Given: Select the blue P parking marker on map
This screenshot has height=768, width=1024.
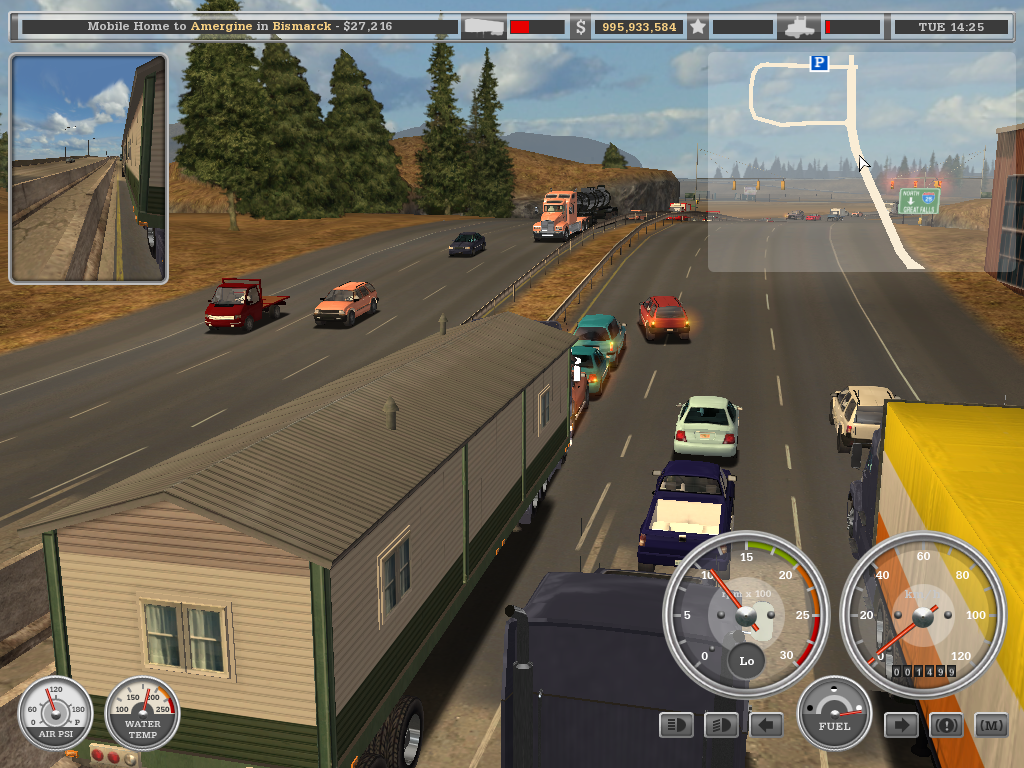Looking at the screenshot, I should 819,63.
